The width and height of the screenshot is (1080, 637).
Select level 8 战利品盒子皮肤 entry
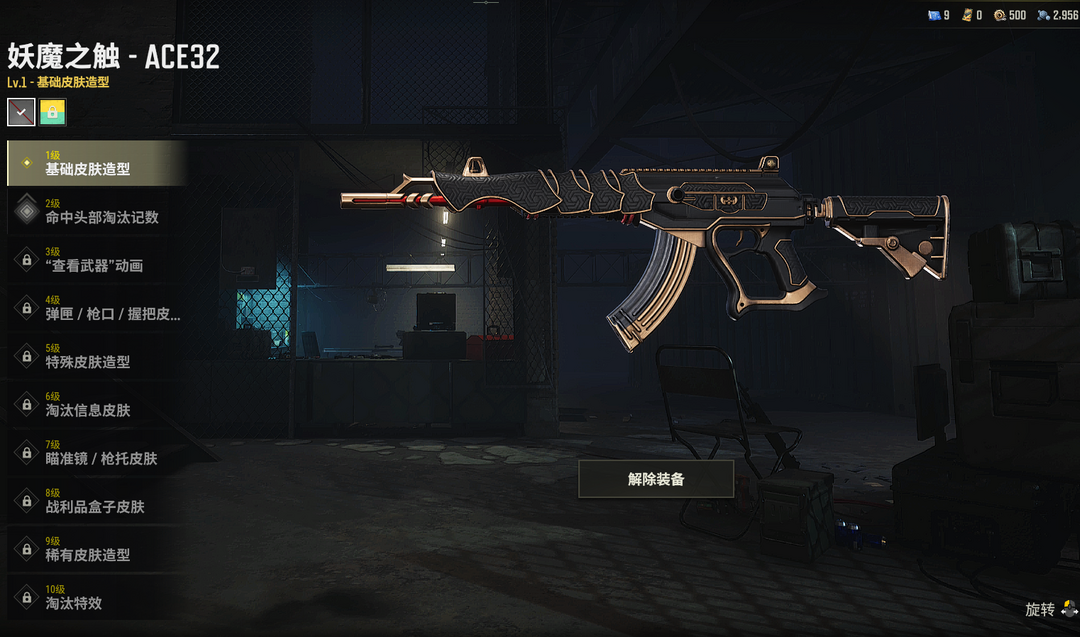tap(96, 500)
